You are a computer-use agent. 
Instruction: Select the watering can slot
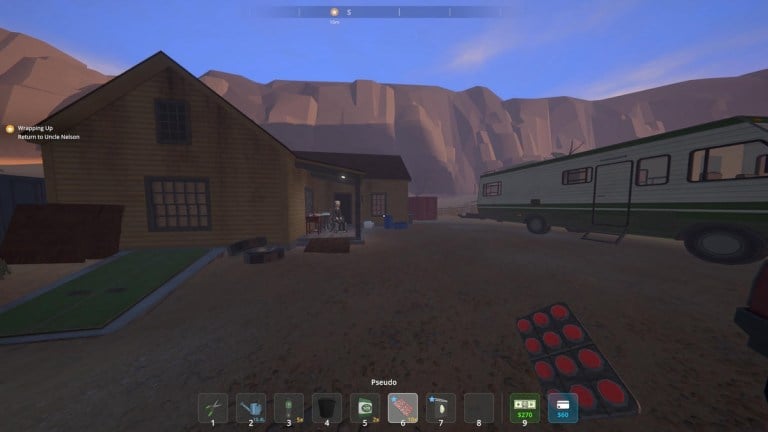coord(251,407)
